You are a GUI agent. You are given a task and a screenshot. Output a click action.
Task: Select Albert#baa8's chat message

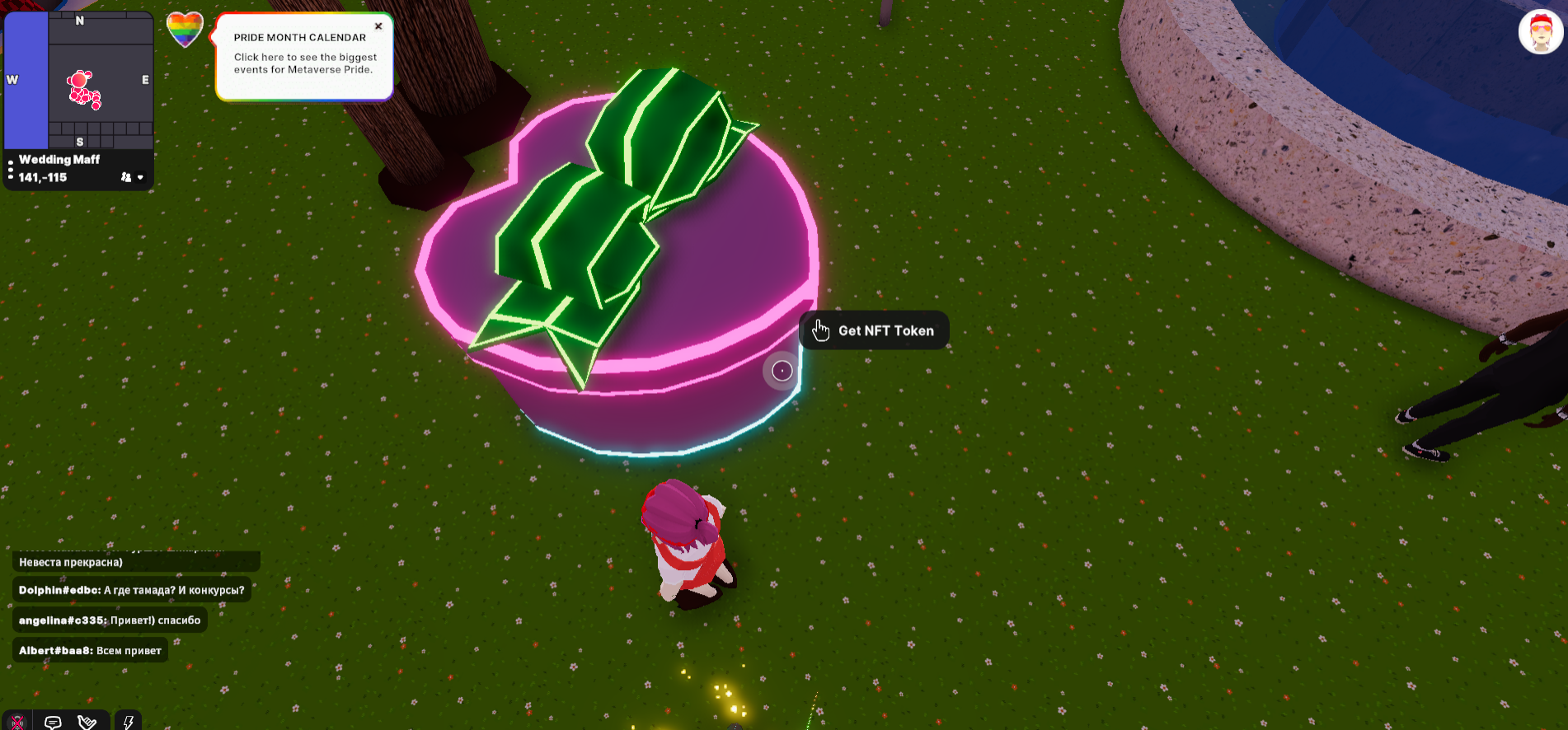click(x=90, y=651)
